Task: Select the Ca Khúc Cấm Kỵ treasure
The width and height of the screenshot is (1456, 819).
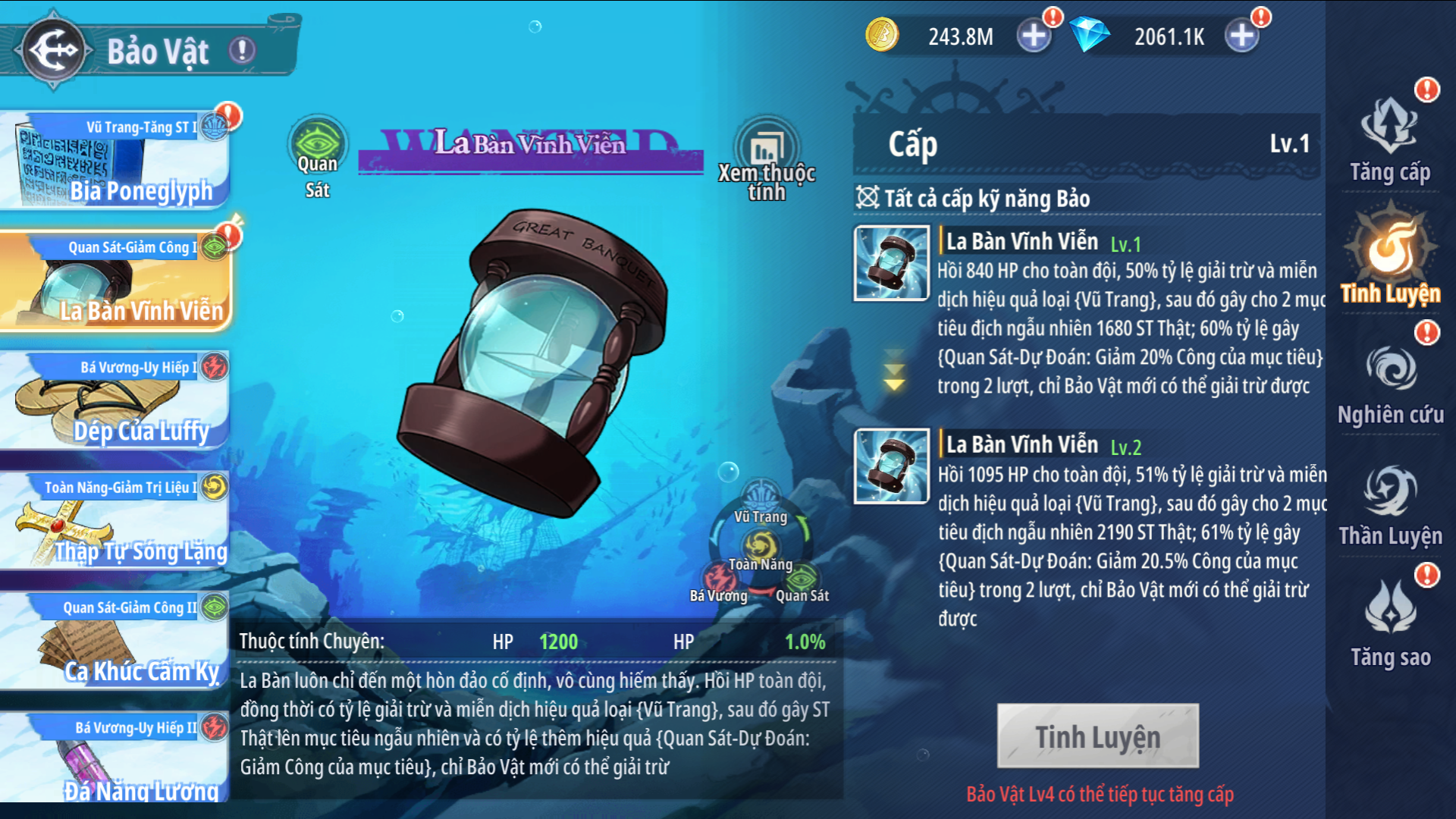Action: coord(114,643)
